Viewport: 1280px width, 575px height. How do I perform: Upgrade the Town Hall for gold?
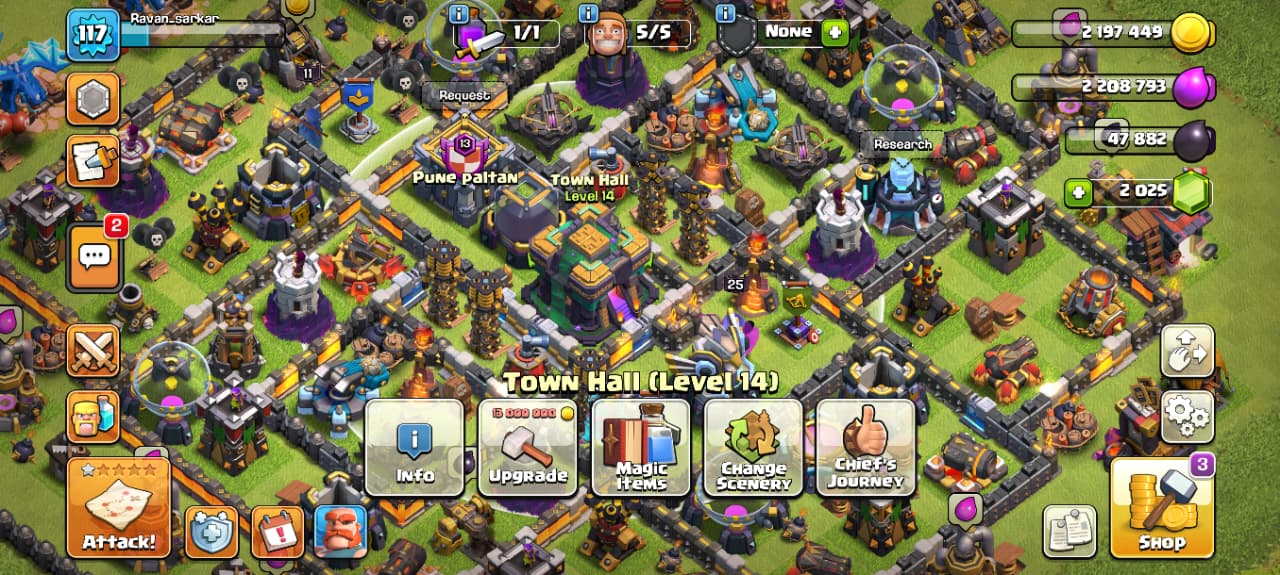527,447
